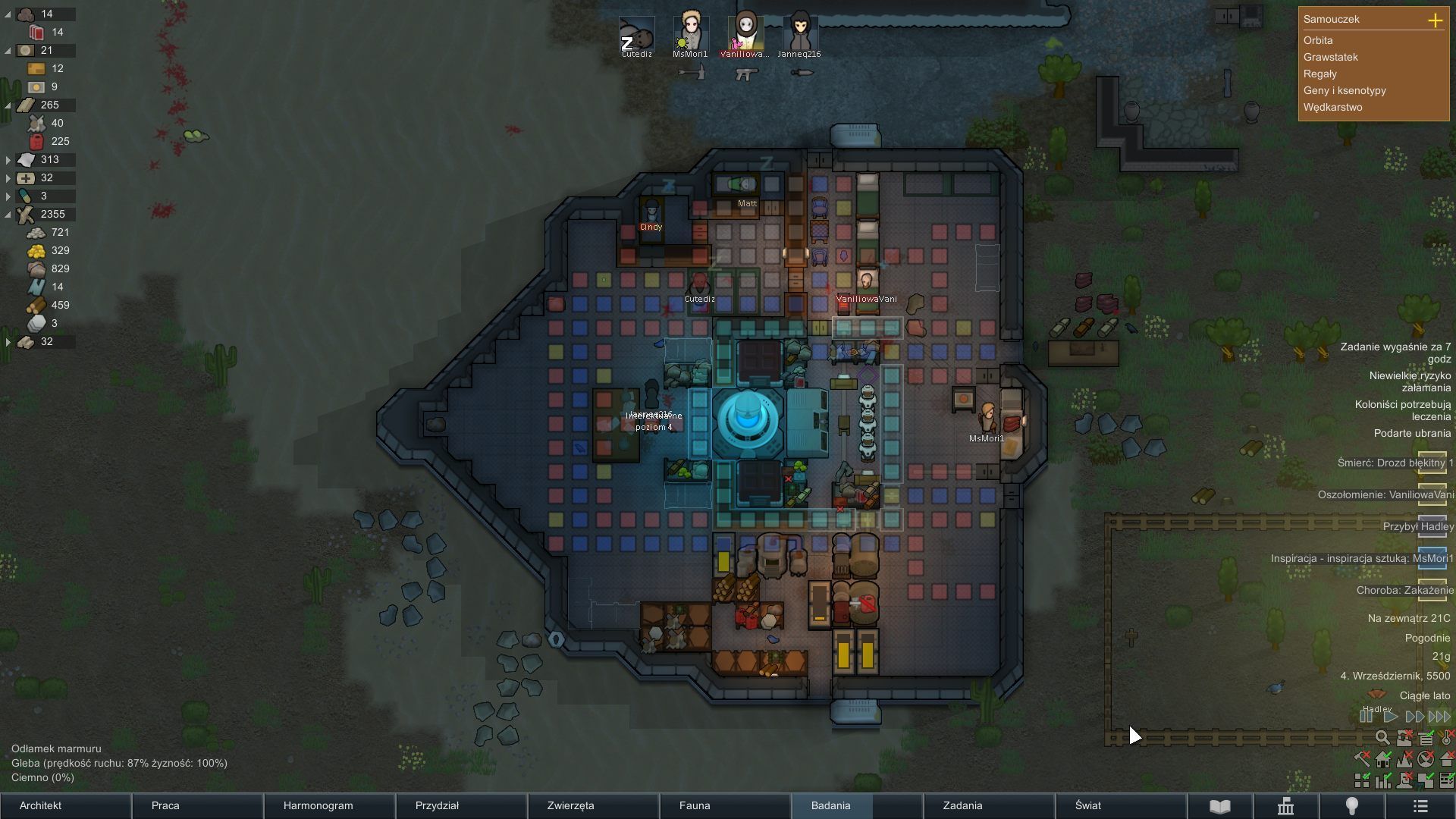
Task: Click the magnifying glass search icon
Action: click(x=1382, y=738)
